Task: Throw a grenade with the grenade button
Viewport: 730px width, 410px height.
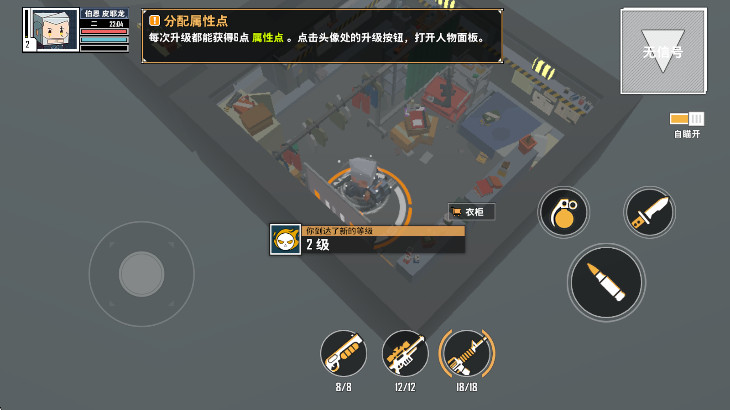Action: pyautogui.click(x=564, y=212)
